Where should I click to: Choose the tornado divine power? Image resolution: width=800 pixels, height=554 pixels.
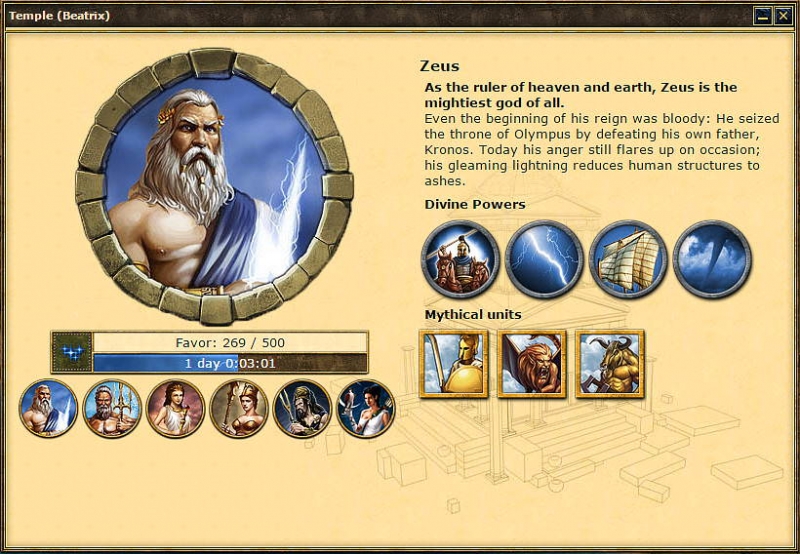(x=711, y=260)
